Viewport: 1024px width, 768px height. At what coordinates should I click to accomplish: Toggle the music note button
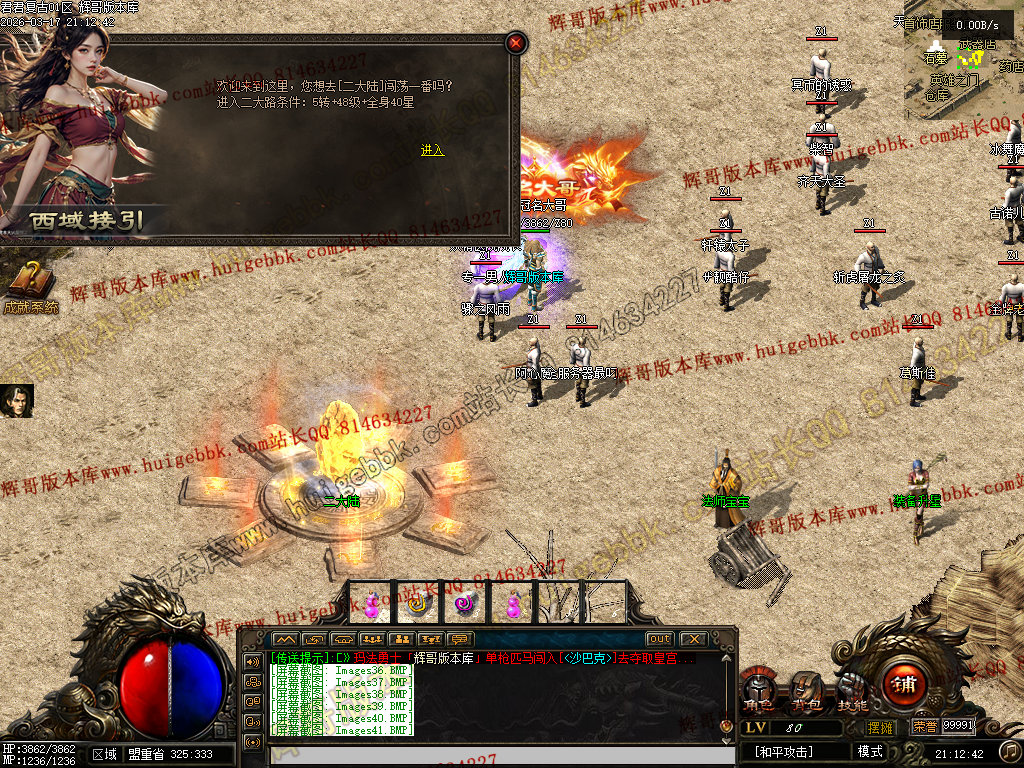pyautogui.click(x=1009, y=751)
